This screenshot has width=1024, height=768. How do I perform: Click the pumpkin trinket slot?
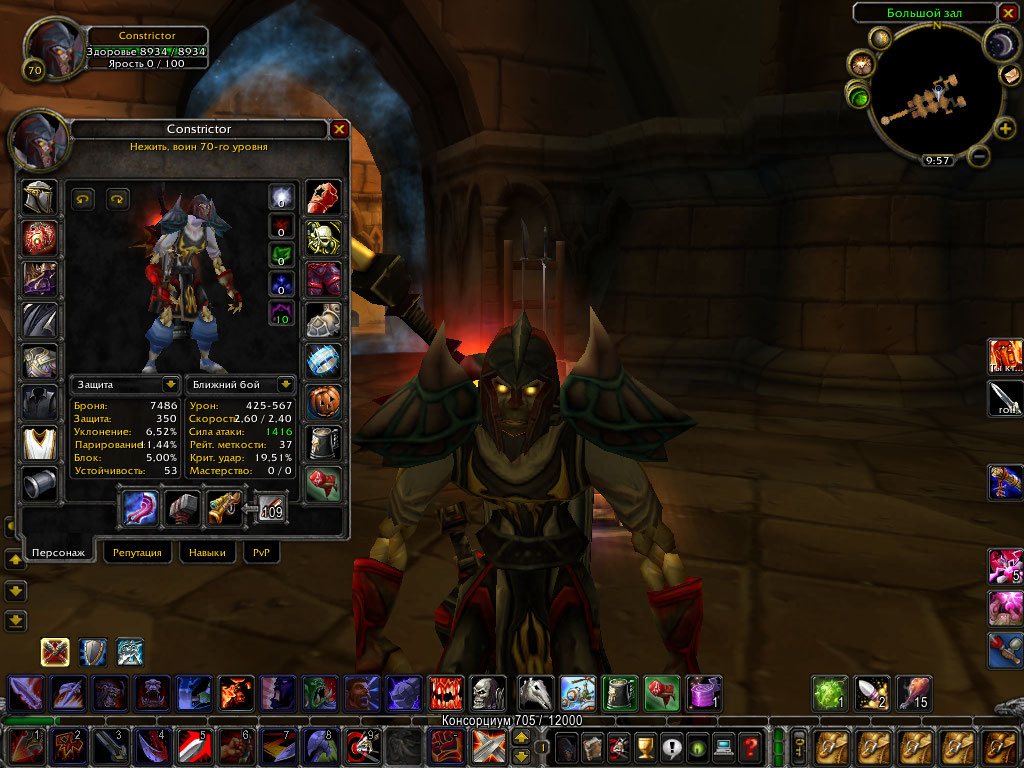[x=323, y=401]
